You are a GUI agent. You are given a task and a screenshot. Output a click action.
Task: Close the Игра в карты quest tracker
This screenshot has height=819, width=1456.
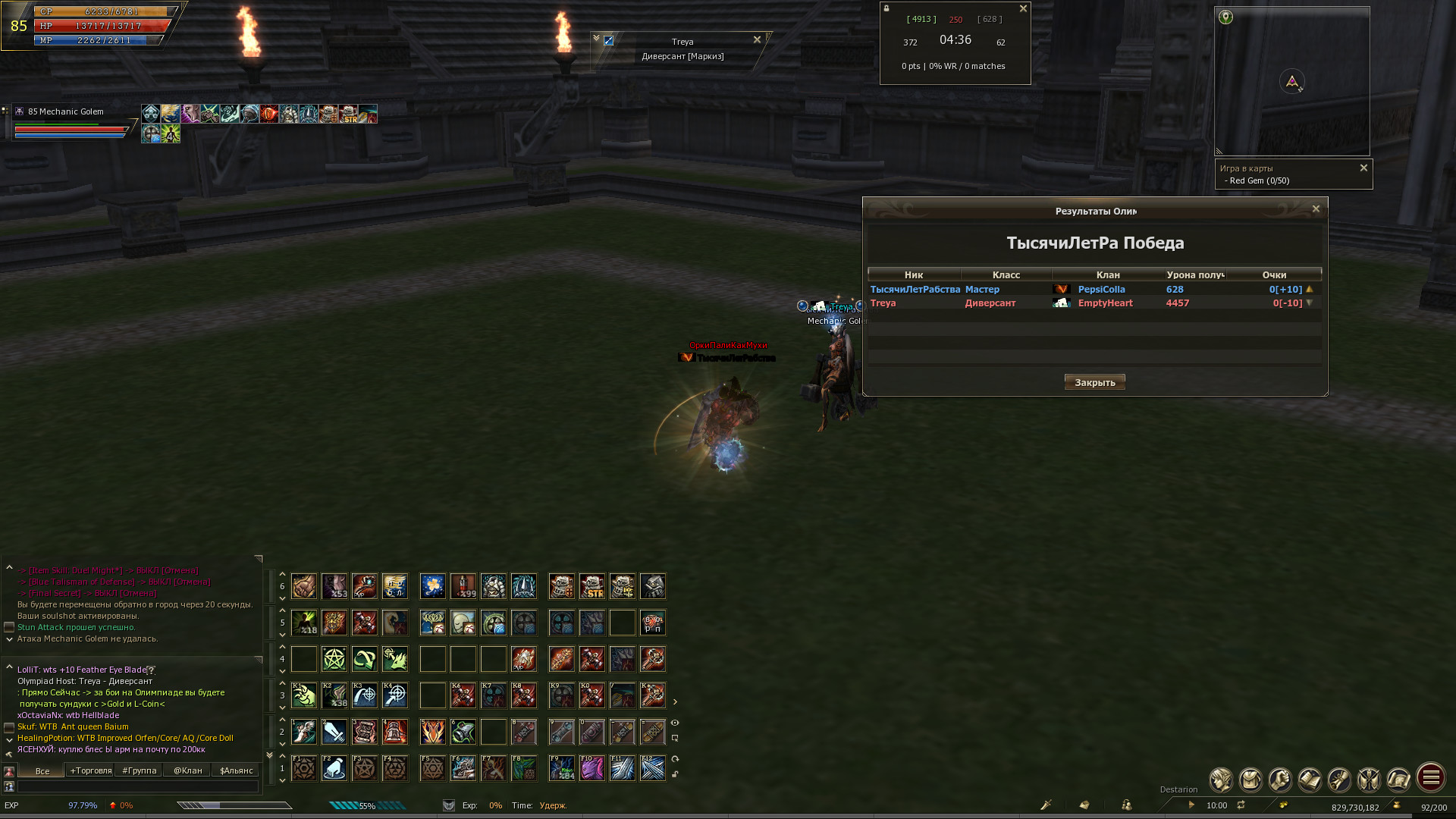click(1363, 168)
